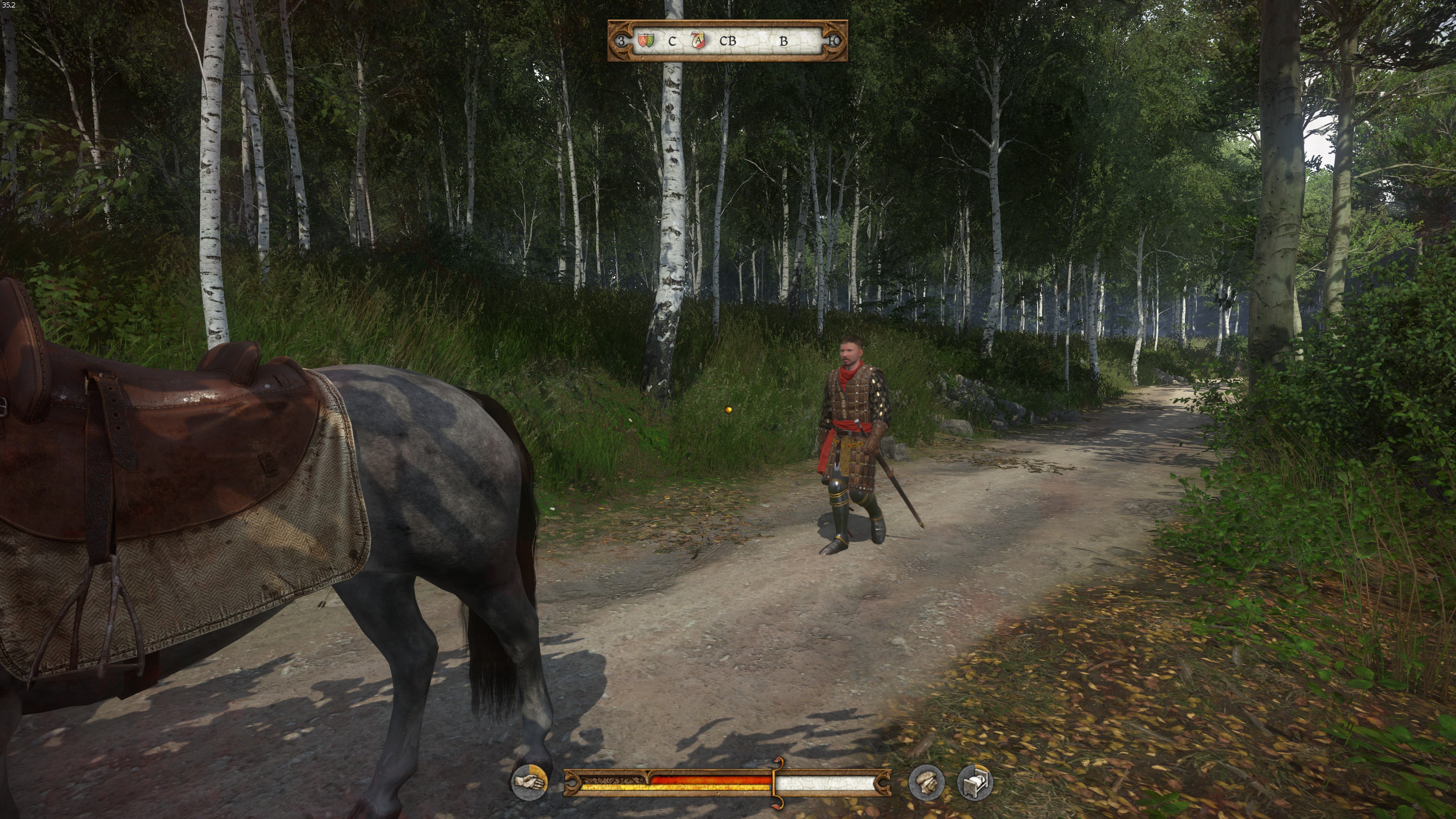Viewport: 1456px width, 819px height.
Task: Click the bed fatigue status icon
Action: pyautogui.click(x=976, y=783)
